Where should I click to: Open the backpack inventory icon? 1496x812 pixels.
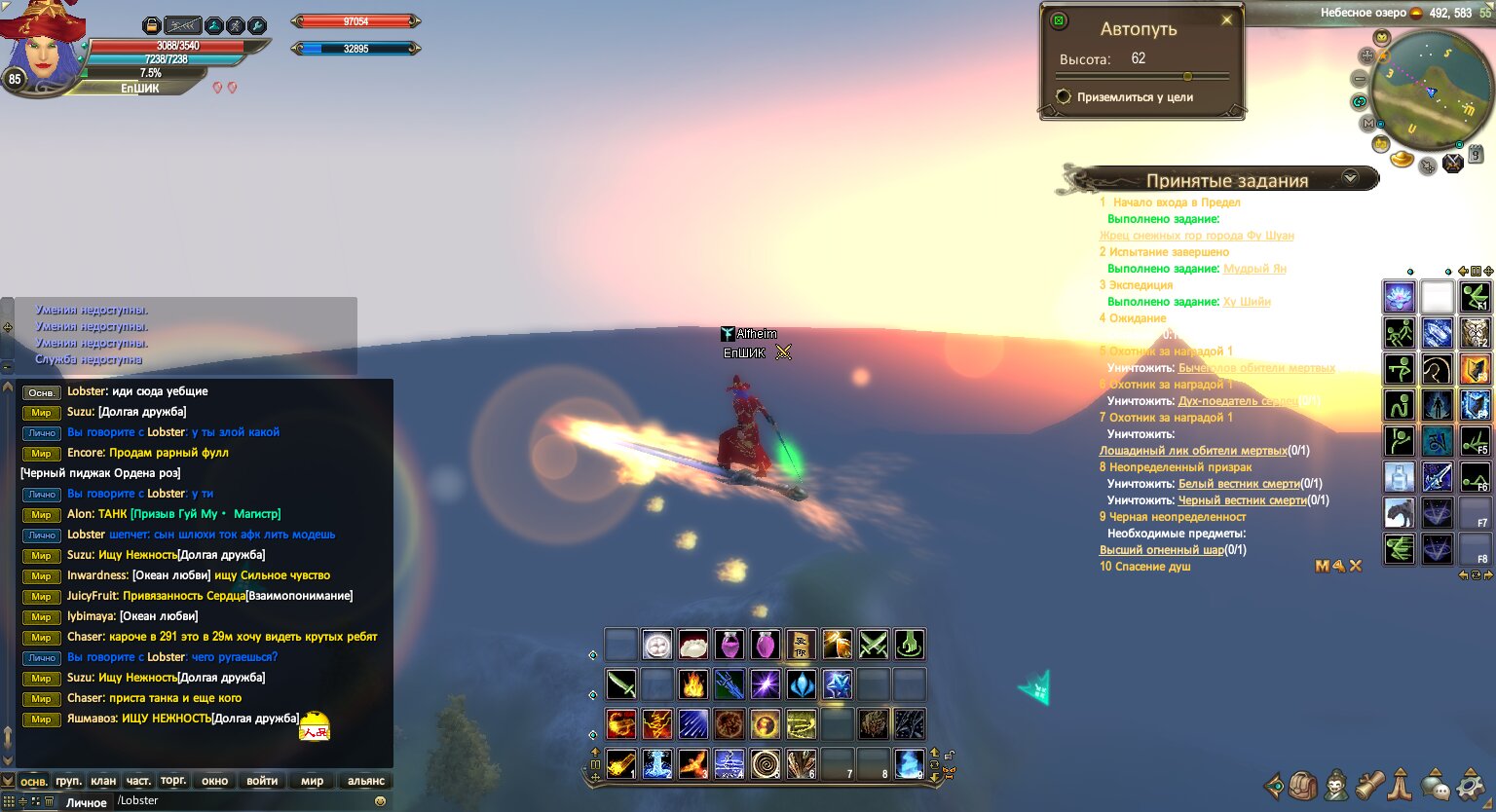pyautogui.click(x=1303, y=785)
